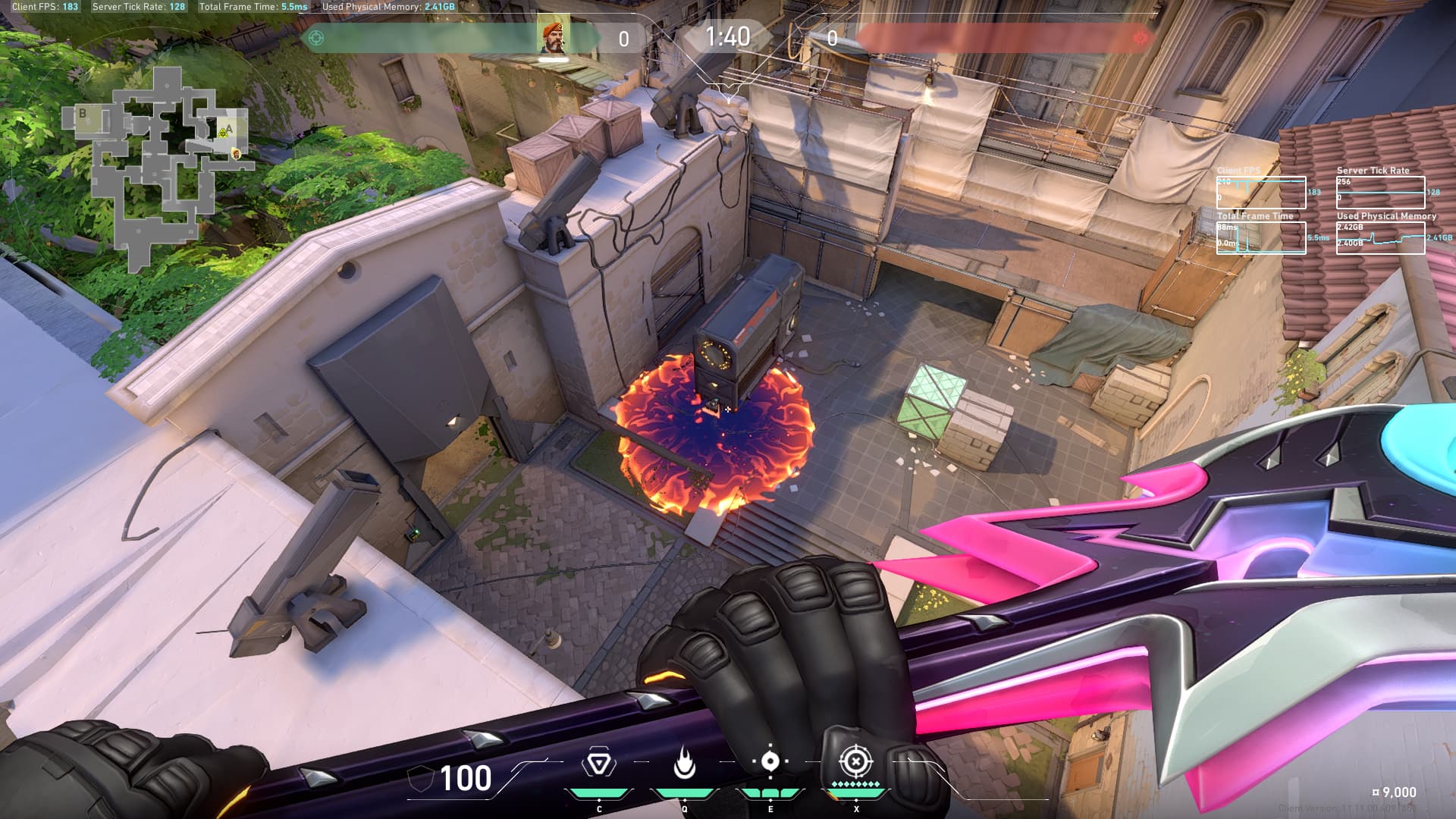The image size is (1456, 819).
Task: Choose the Sky Smoke ability icon
Action: (770, 762)
